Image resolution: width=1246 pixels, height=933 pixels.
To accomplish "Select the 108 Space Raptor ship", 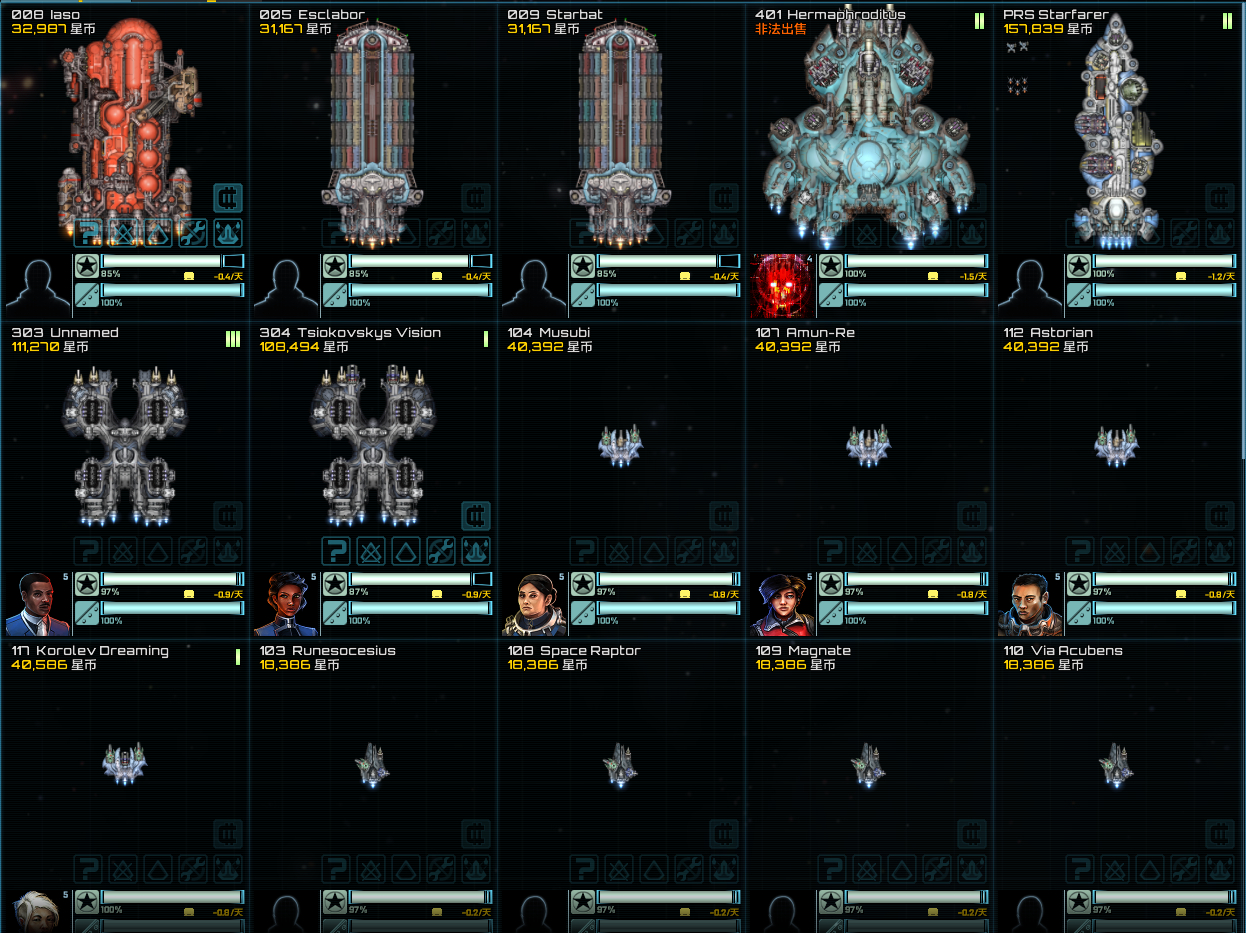I will click(x=621, y=763).
